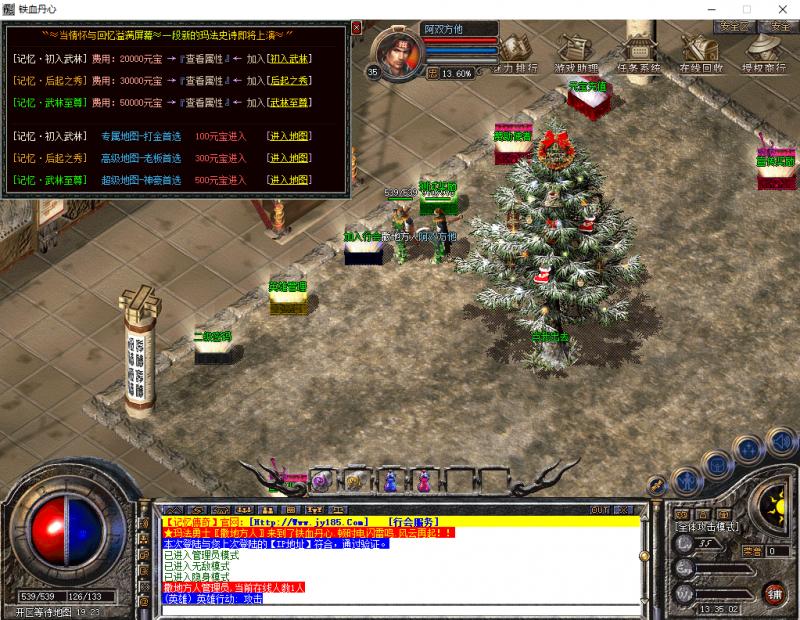Viewport: 800px width, 620px height.
Task: View attributes for the 20000元宝 tier
Action: [205, 59]
